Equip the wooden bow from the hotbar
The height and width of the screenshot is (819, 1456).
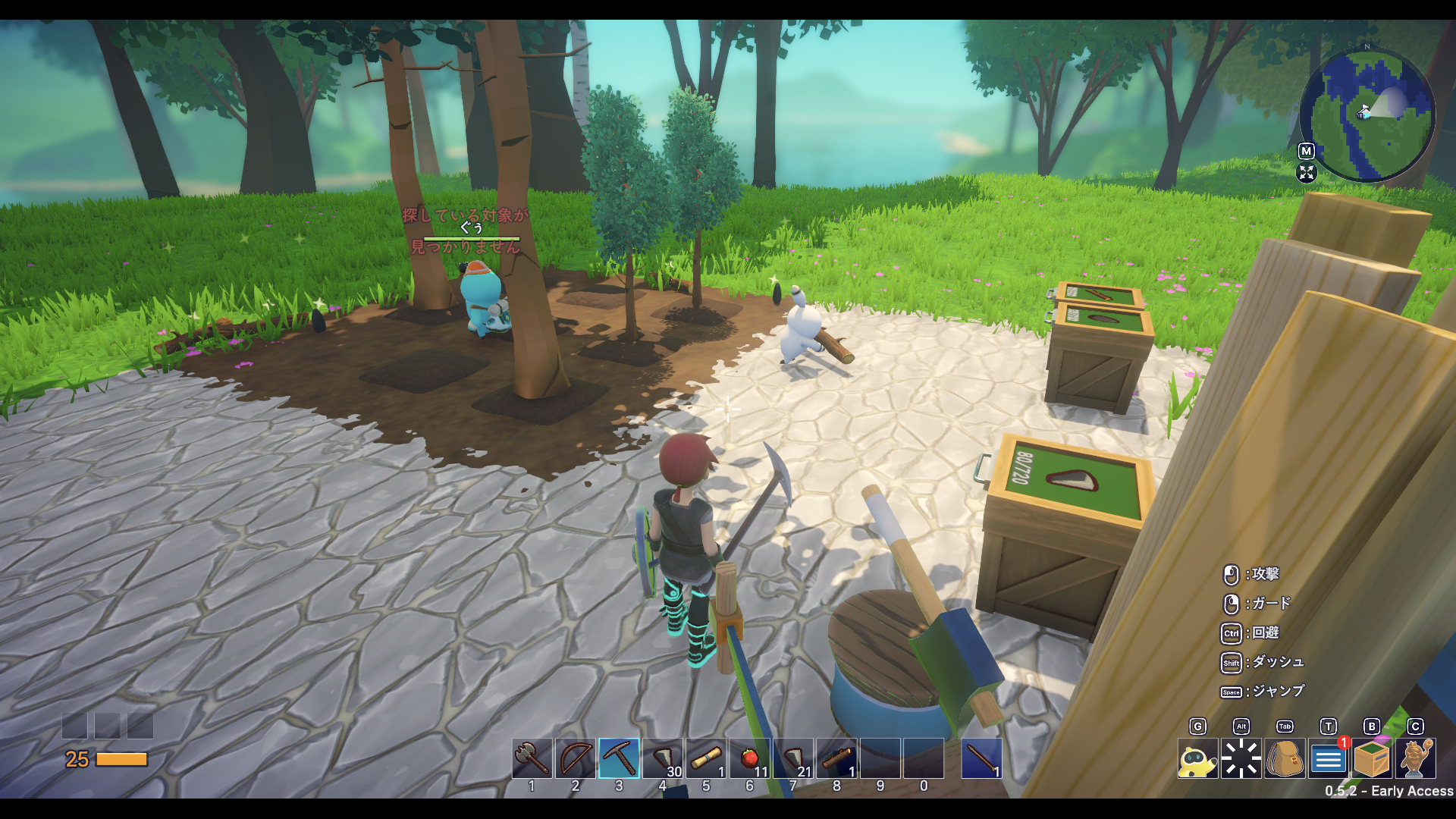pos(576,758)
